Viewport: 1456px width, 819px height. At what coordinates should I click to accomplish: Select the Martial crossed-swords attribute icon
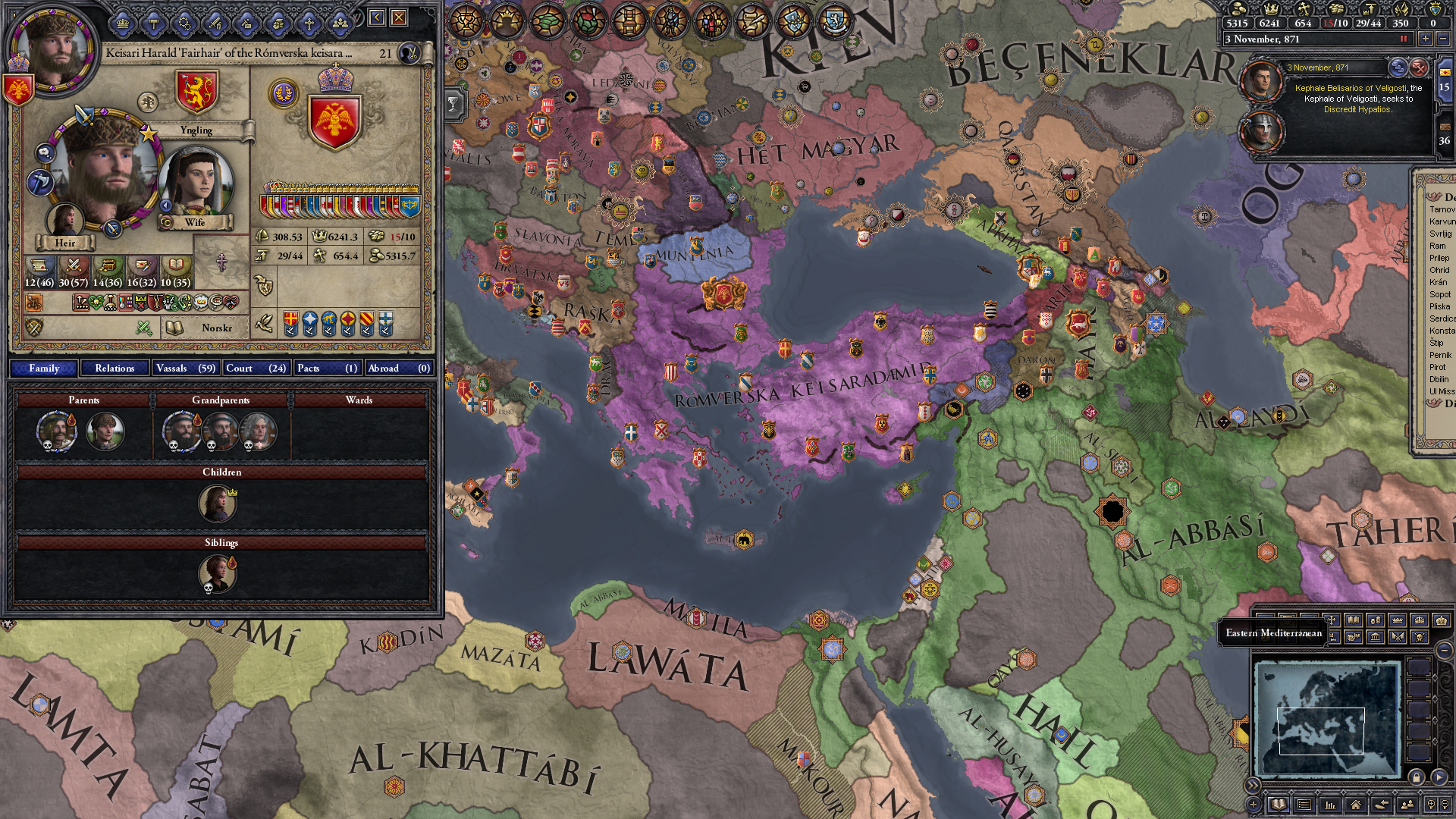pyautogui.click(x=74, y=266)
